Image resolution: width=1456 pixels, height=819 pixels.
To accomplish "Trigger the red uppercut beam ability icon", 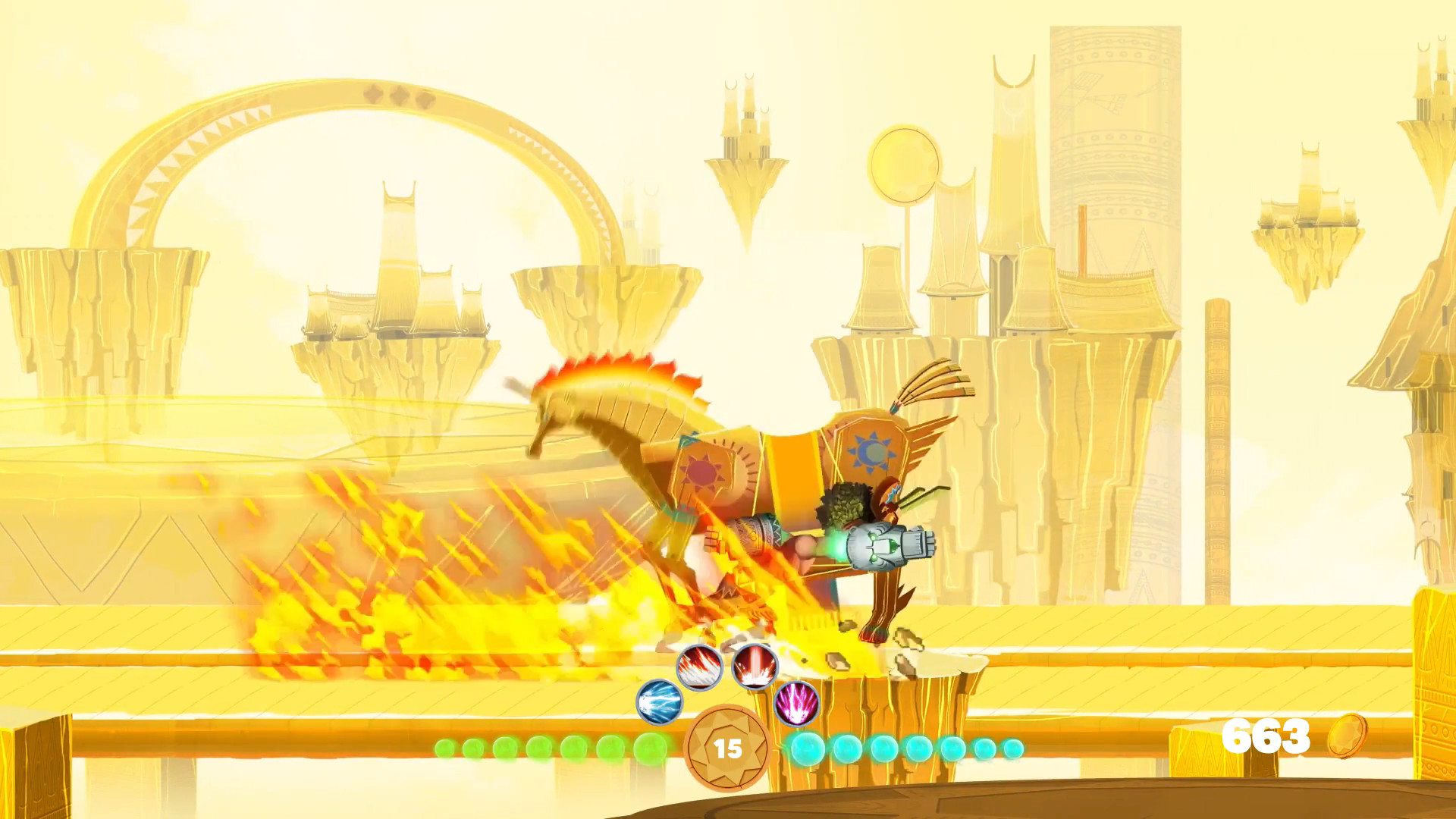I will point(753,666).
